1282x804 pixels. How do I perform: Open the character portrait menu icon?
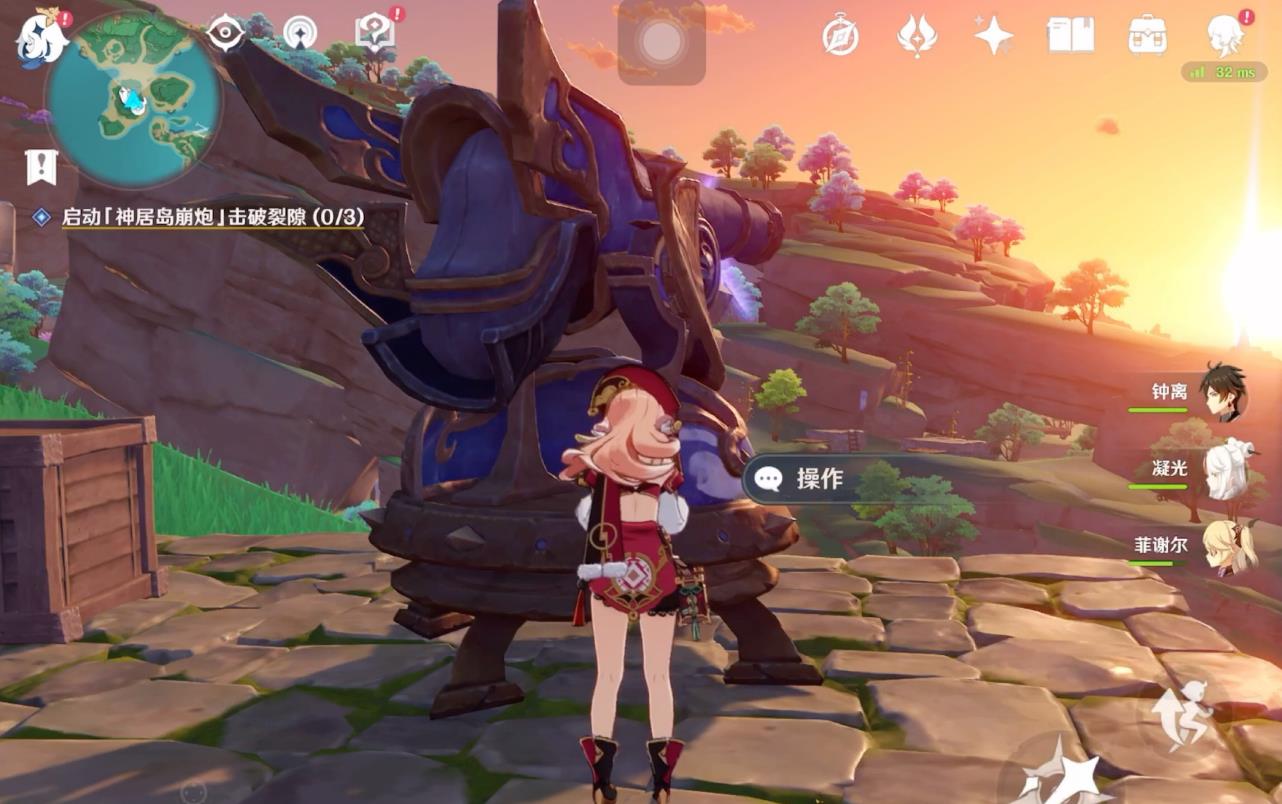(x=1225, y=35)
